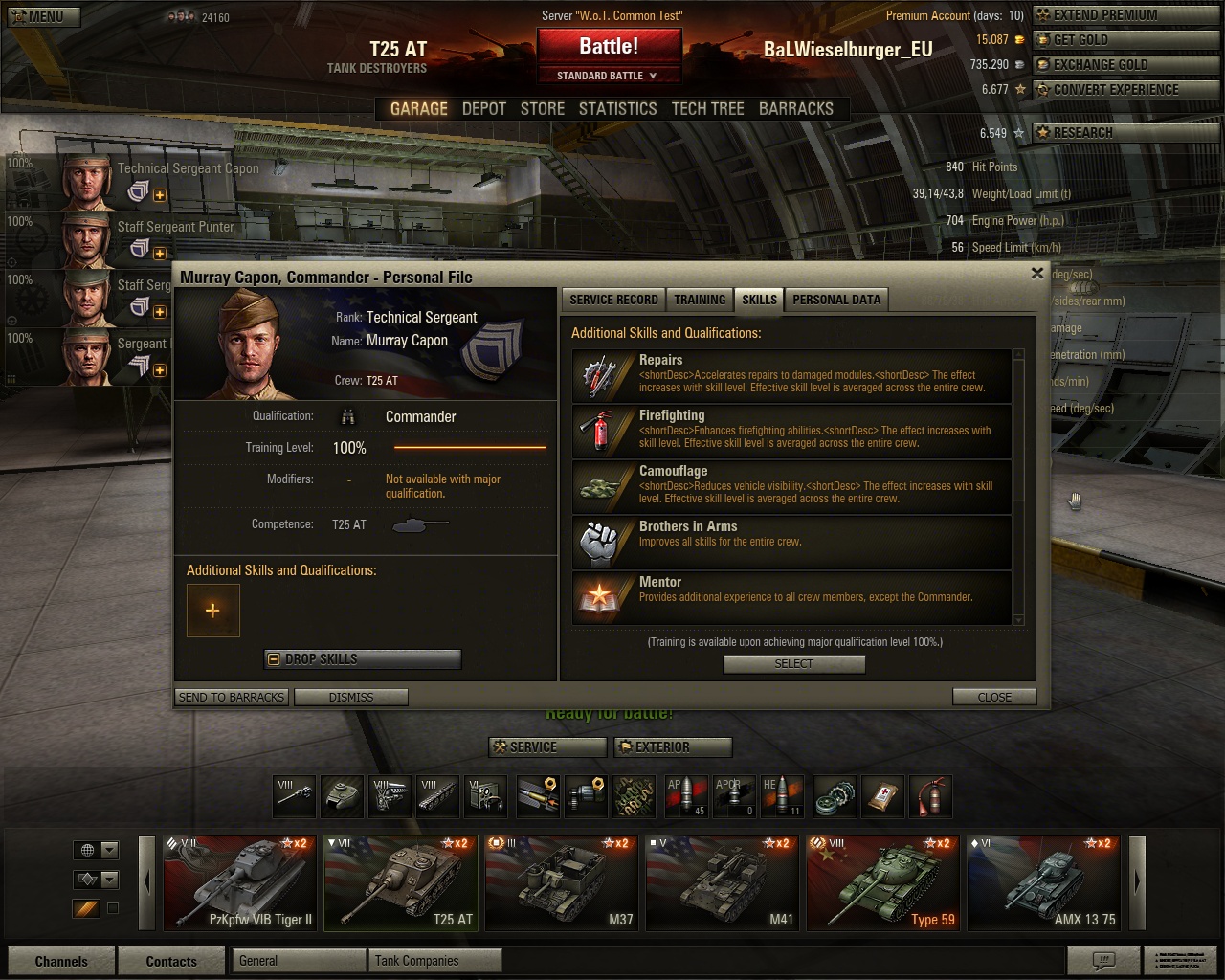Select the Type 59 tank in the carousel

[x=882, y=882]
